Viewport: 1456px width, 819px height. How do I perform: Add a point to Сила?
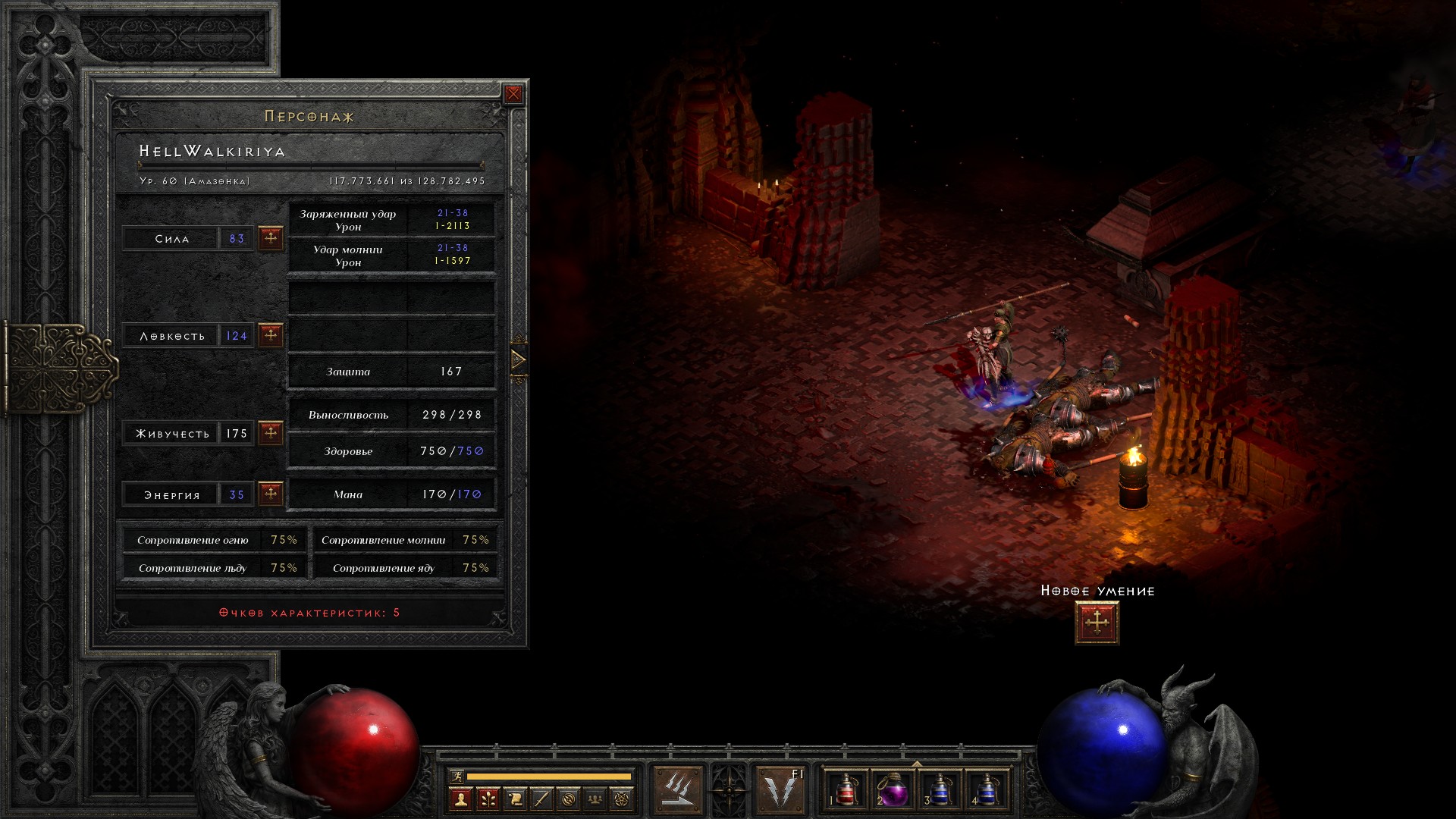pos(271,238)
